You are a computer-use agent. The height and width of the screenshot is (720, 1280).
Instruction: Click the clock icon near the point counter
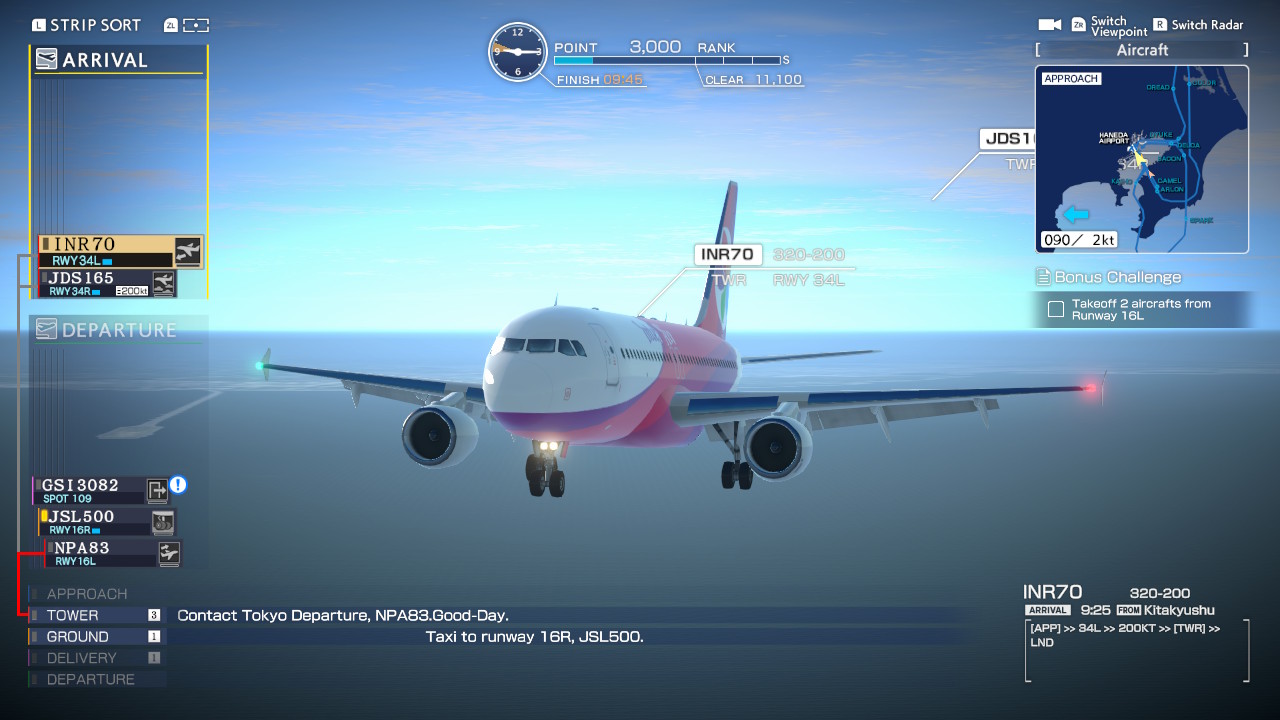[x=518, y=52]
